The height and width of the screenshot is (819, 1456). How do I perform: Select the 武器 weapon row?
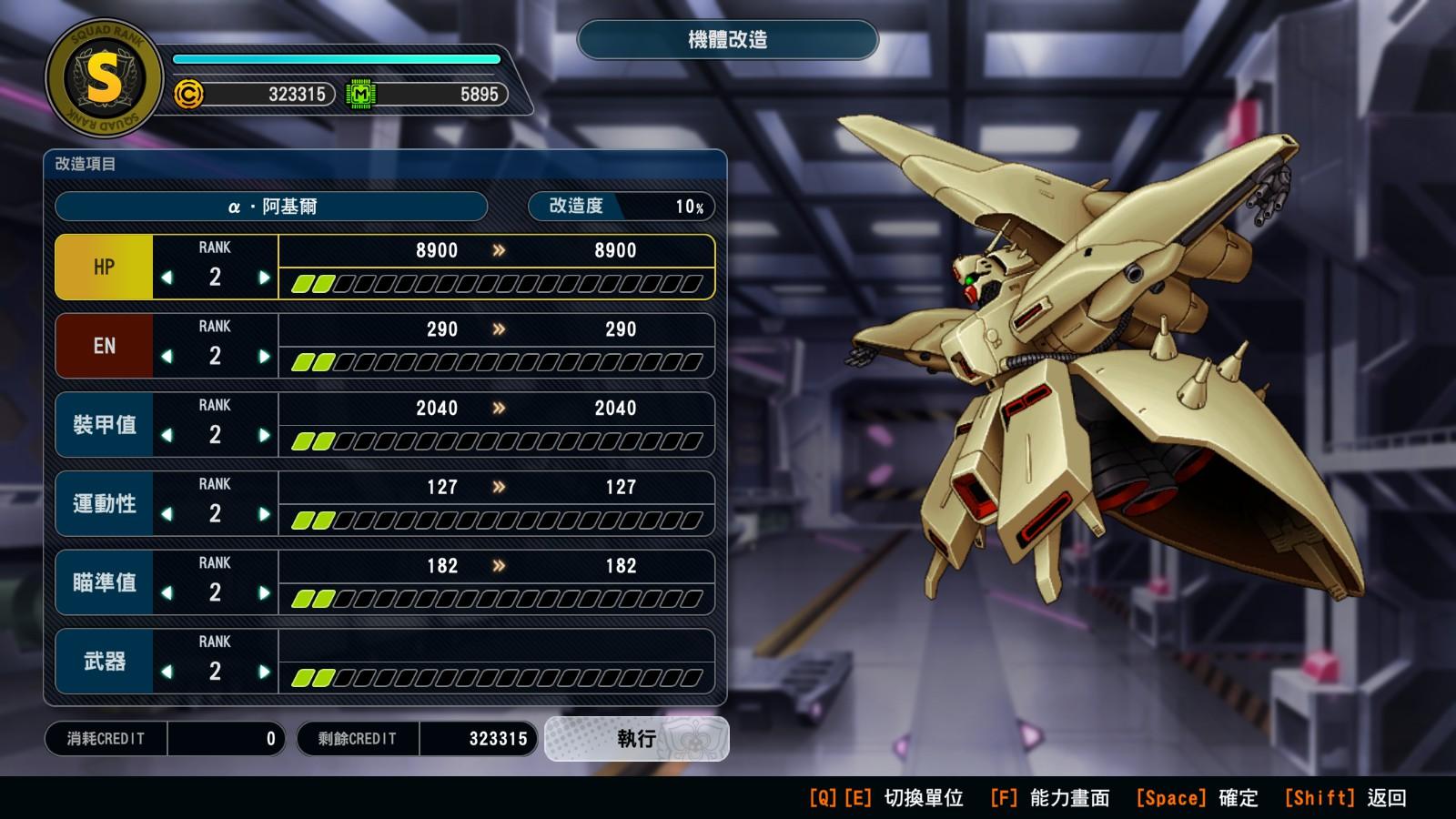[x=104, y=662]
